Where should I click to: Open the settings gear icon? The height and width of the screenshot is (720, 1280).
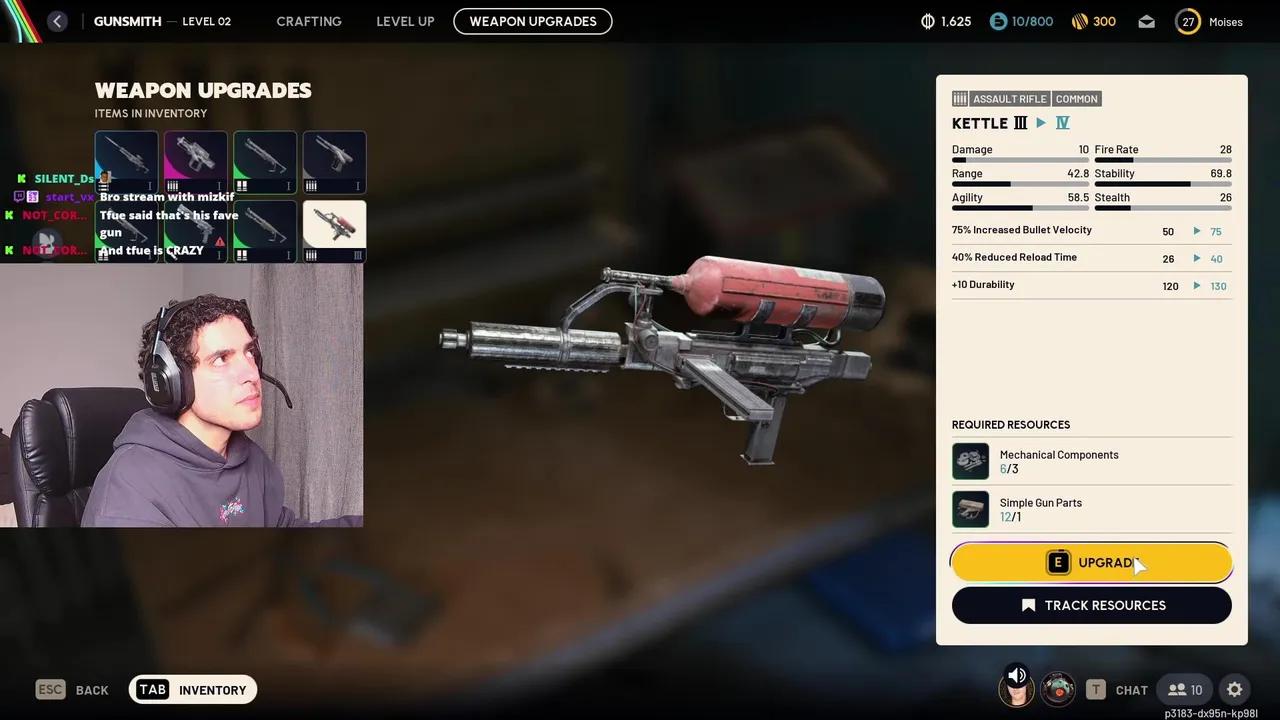point(1234,690)
